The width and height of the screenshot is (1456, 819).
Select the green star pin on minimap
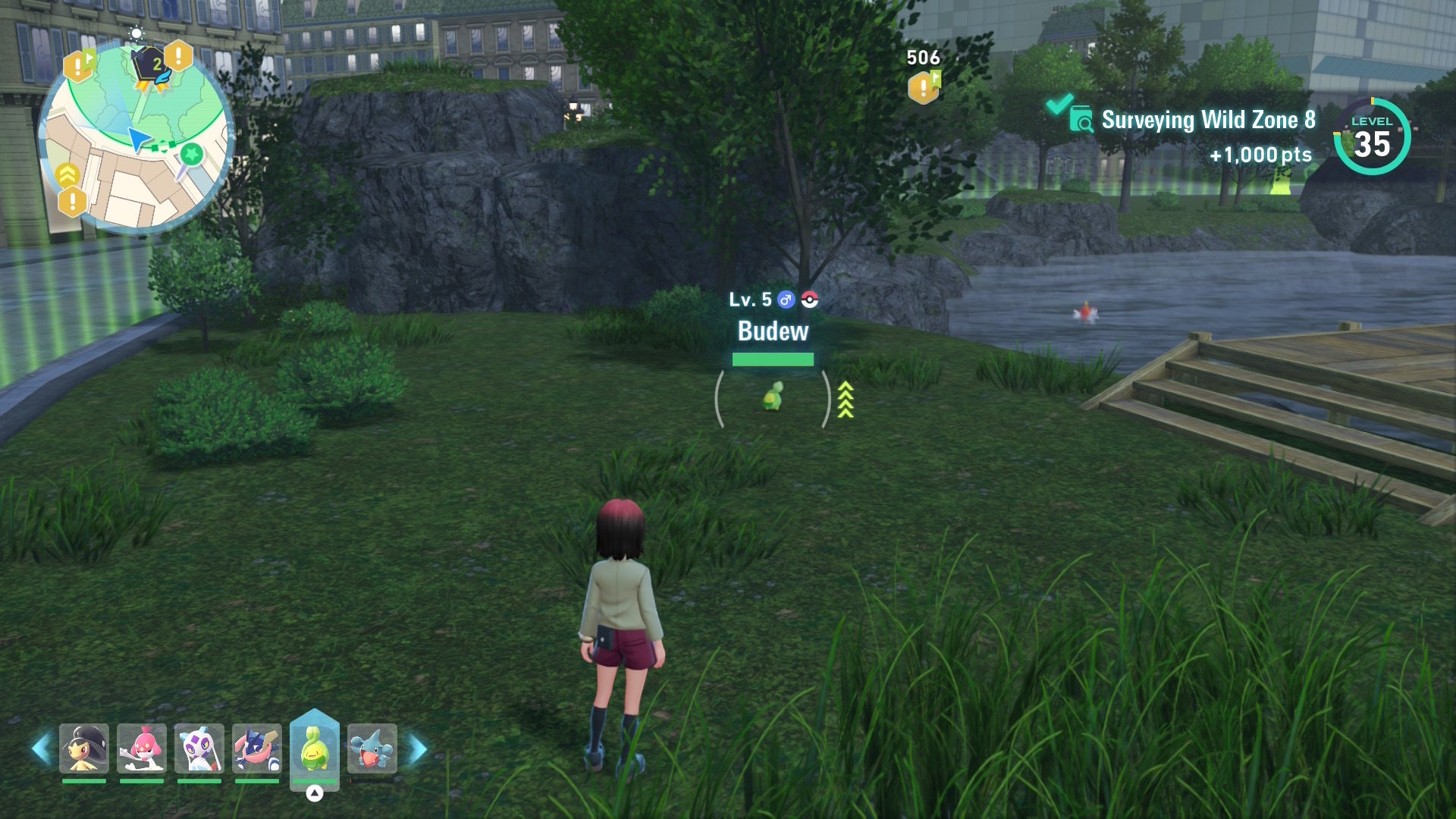[191, 155]
